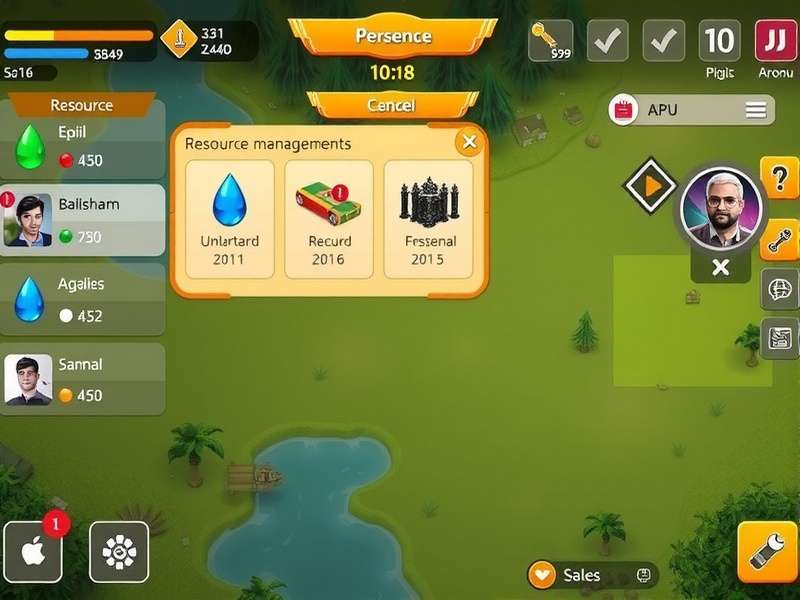Select the Unlartard water drop tile
800x600 pixels.
229,219
